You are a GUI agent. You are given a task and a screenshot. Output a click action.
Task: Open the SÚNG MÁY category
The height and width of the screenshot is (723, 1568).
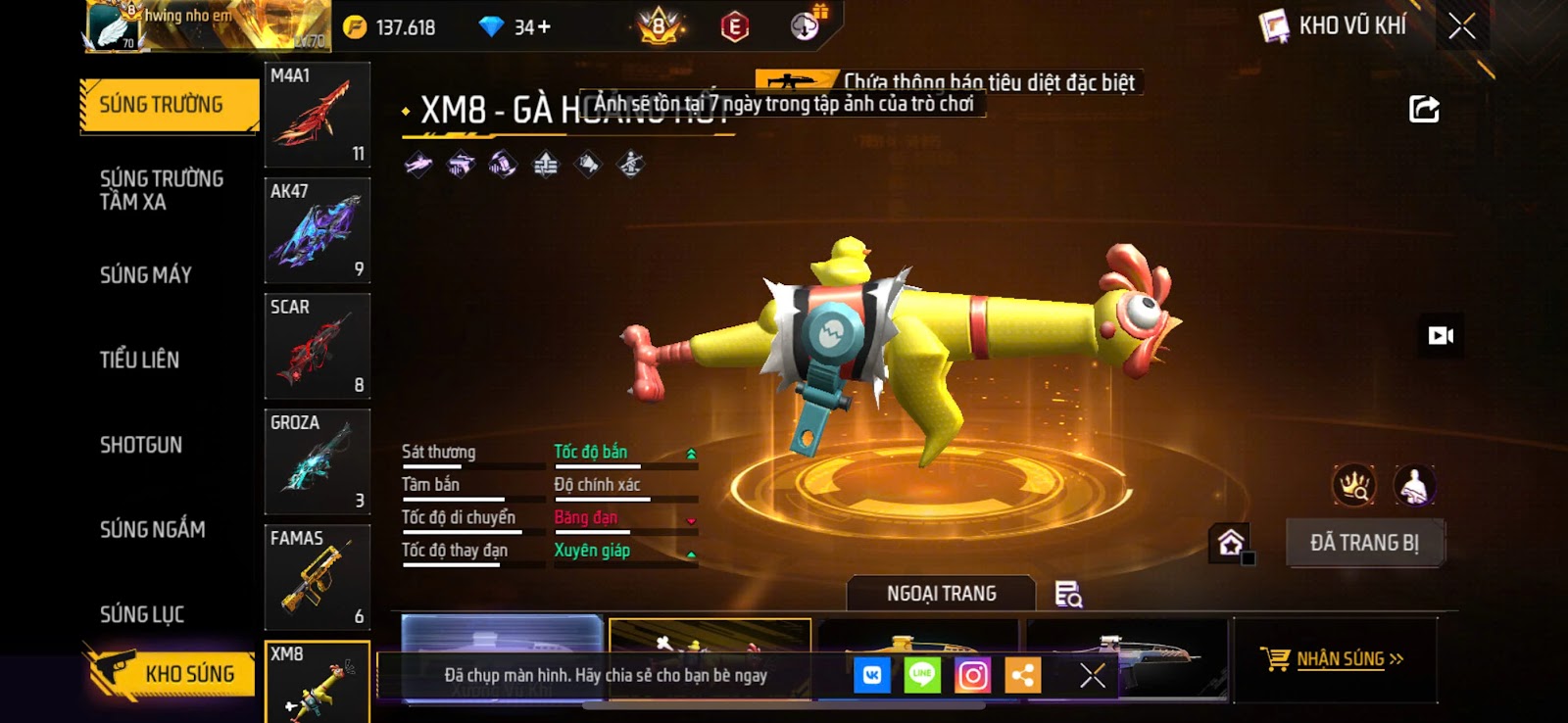(x=146, y=275)
